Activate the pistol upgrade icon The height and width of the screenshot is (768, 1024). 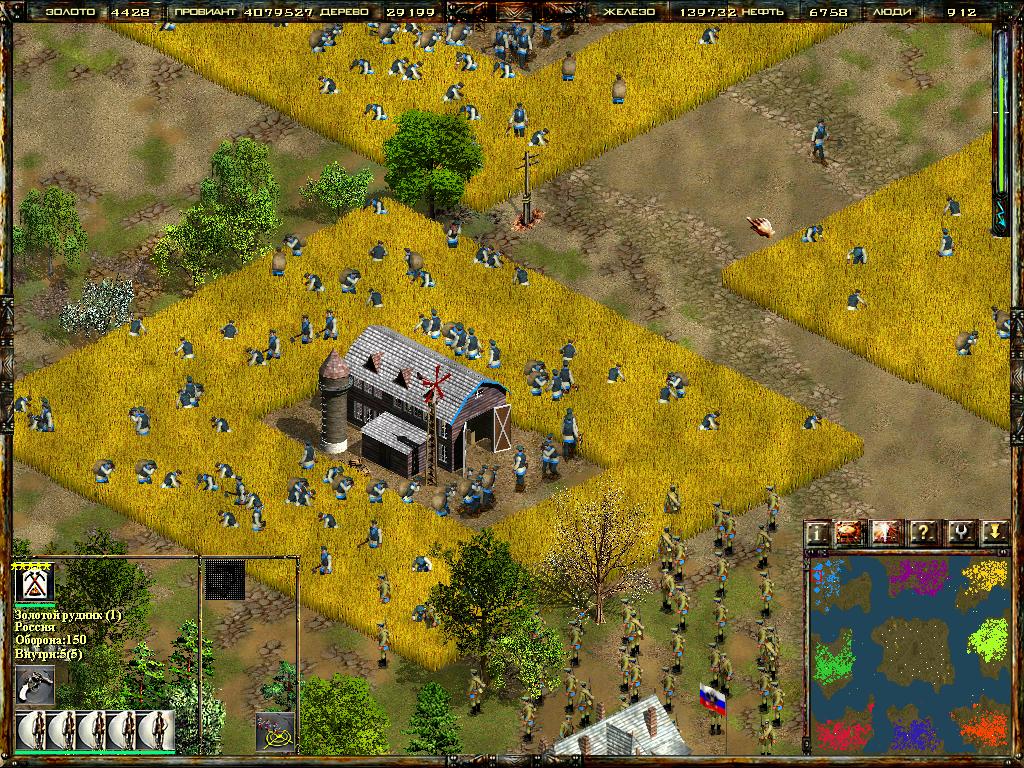pos(35,686)
